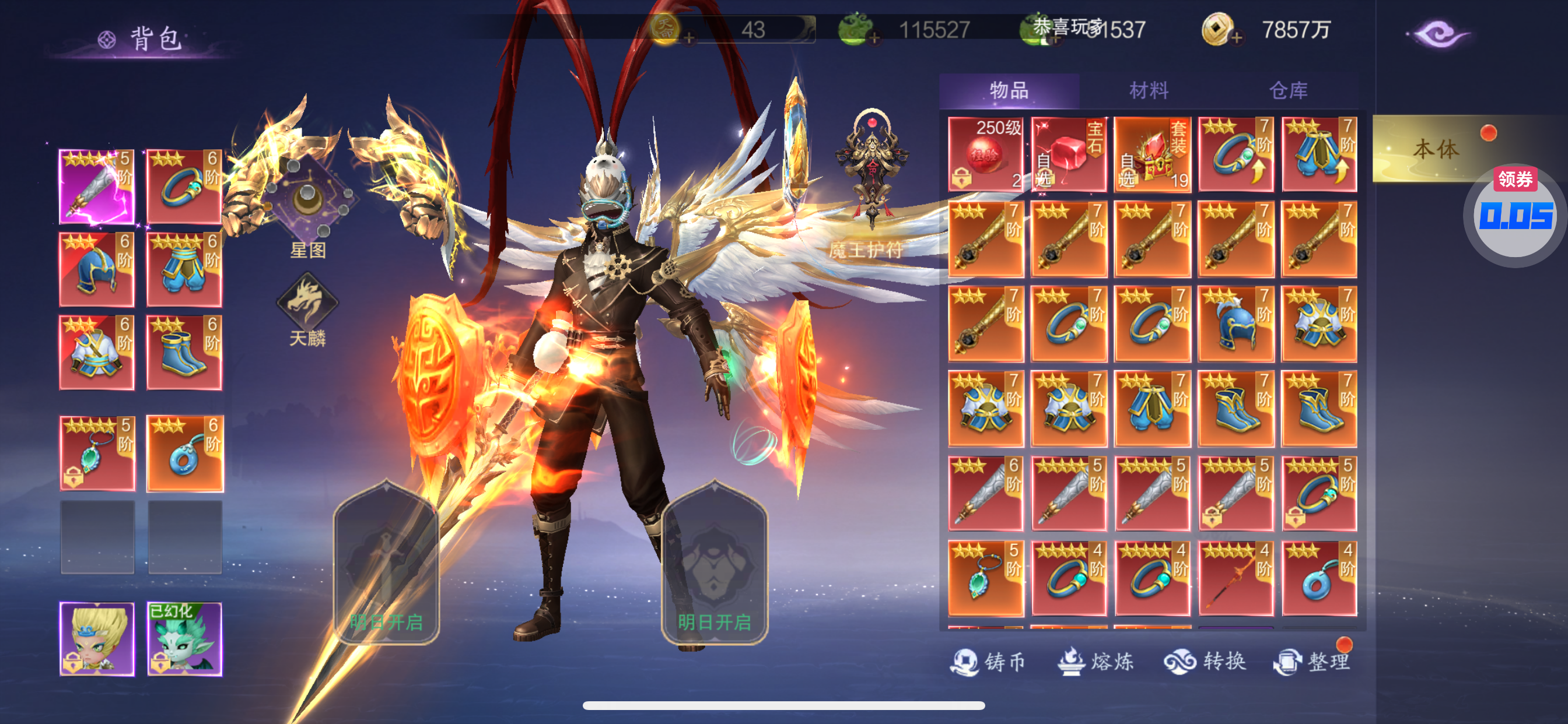The image size is (1568, 724).
Task: Select the 250级 experience orb item
Action: [985, 154]
